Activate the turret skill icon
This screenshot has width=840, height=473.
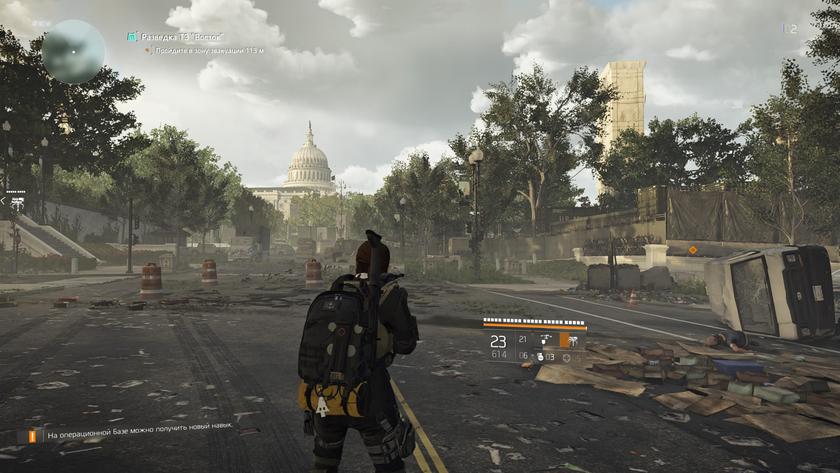click(546, 340)
